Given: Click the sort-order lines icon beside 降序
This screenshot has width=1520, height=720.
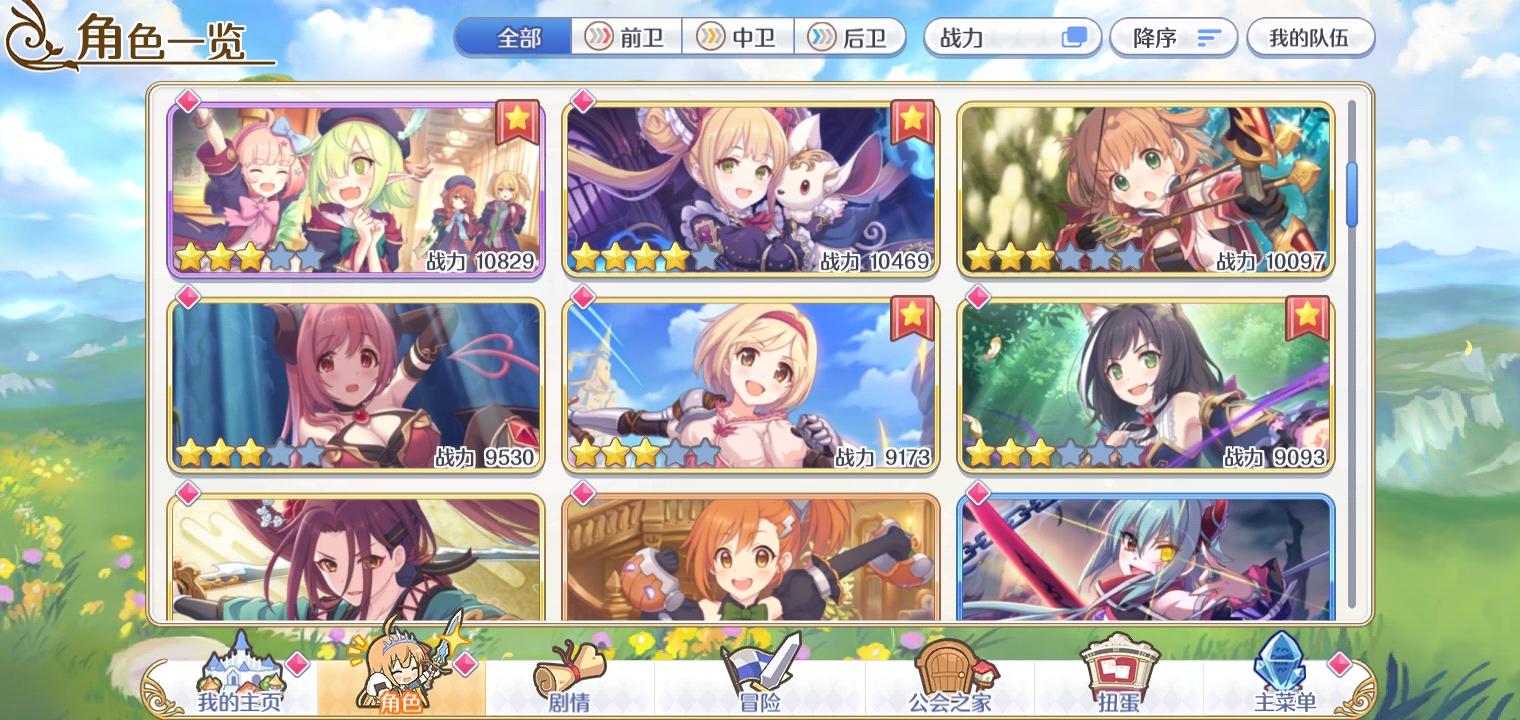Looking at the screenshot, I should click(x=1210, y=36).
